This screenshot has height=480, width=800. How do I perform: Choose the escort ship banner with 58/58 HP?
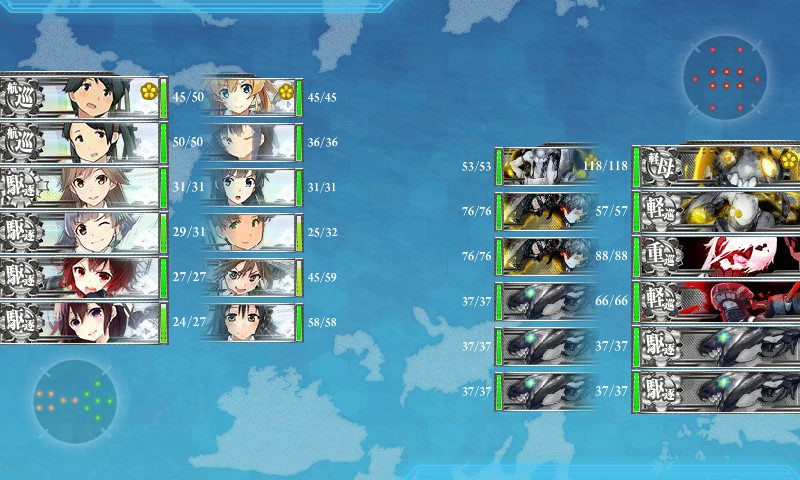click(x=250, y=322)
